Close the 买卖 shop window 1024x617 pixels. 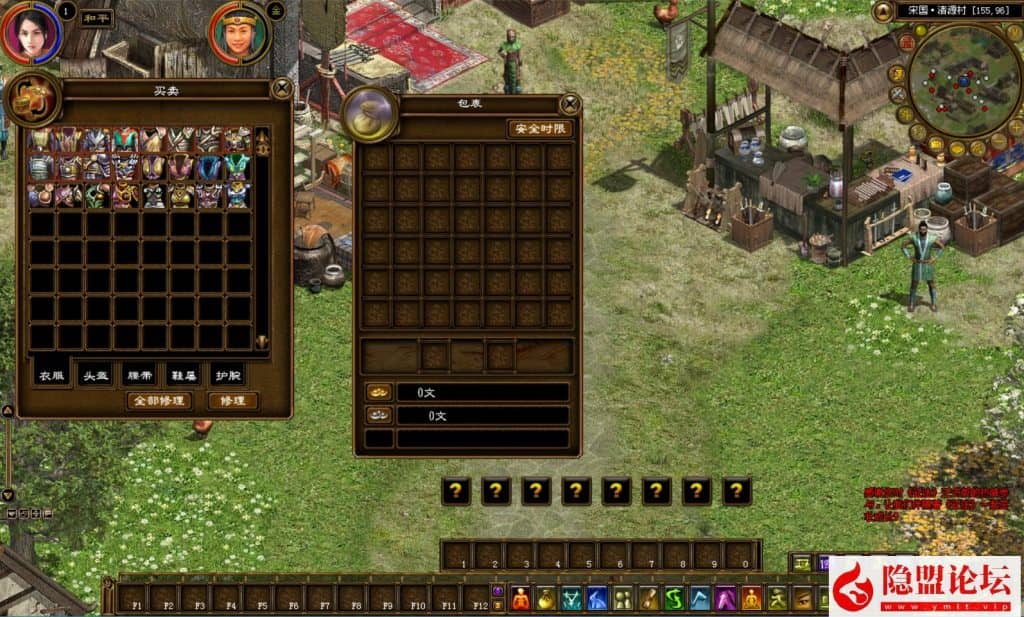pos(282,87)
